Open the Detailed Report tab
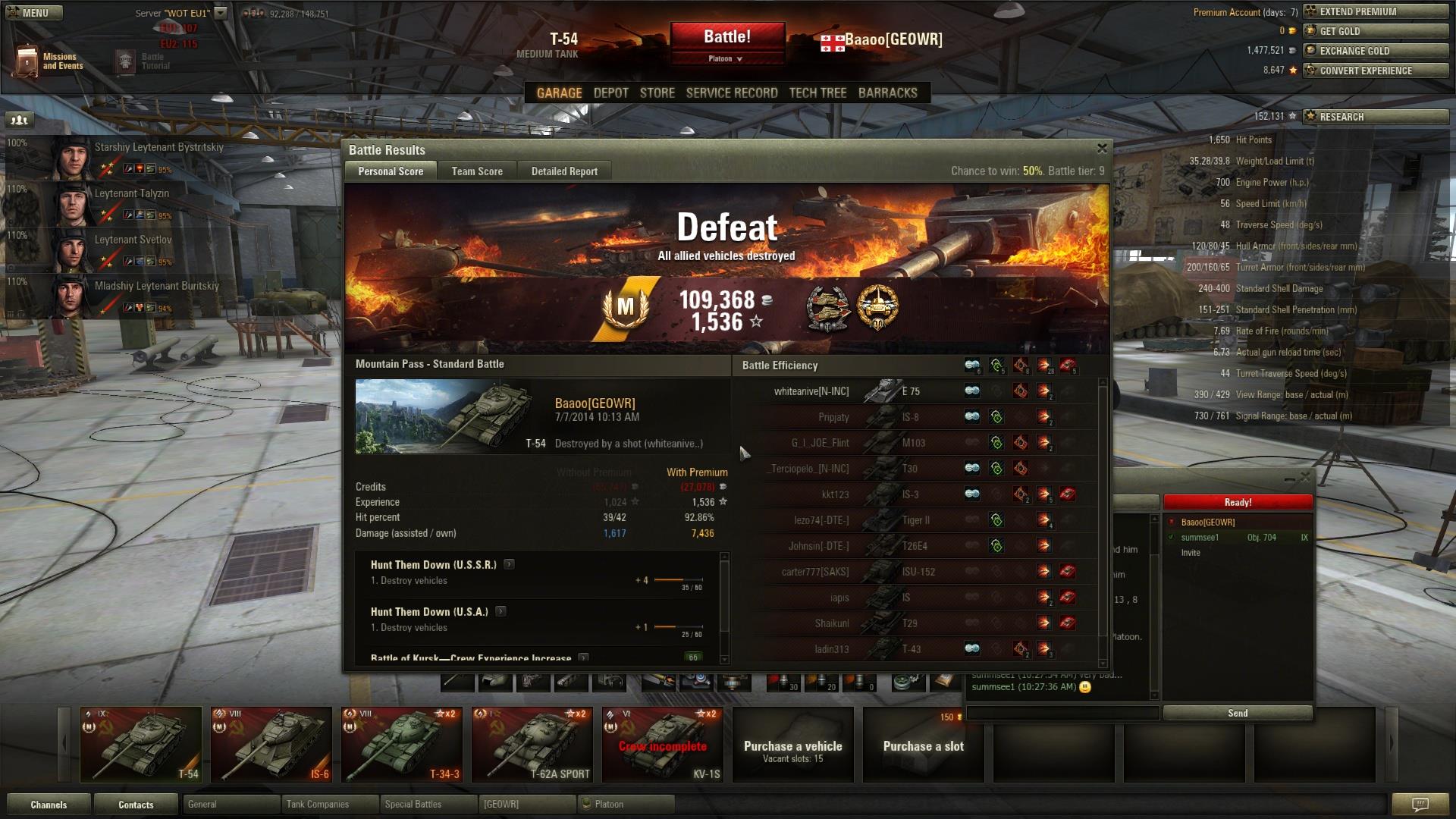Screen dimensions: 1456x819 click(x=564, y=171)
